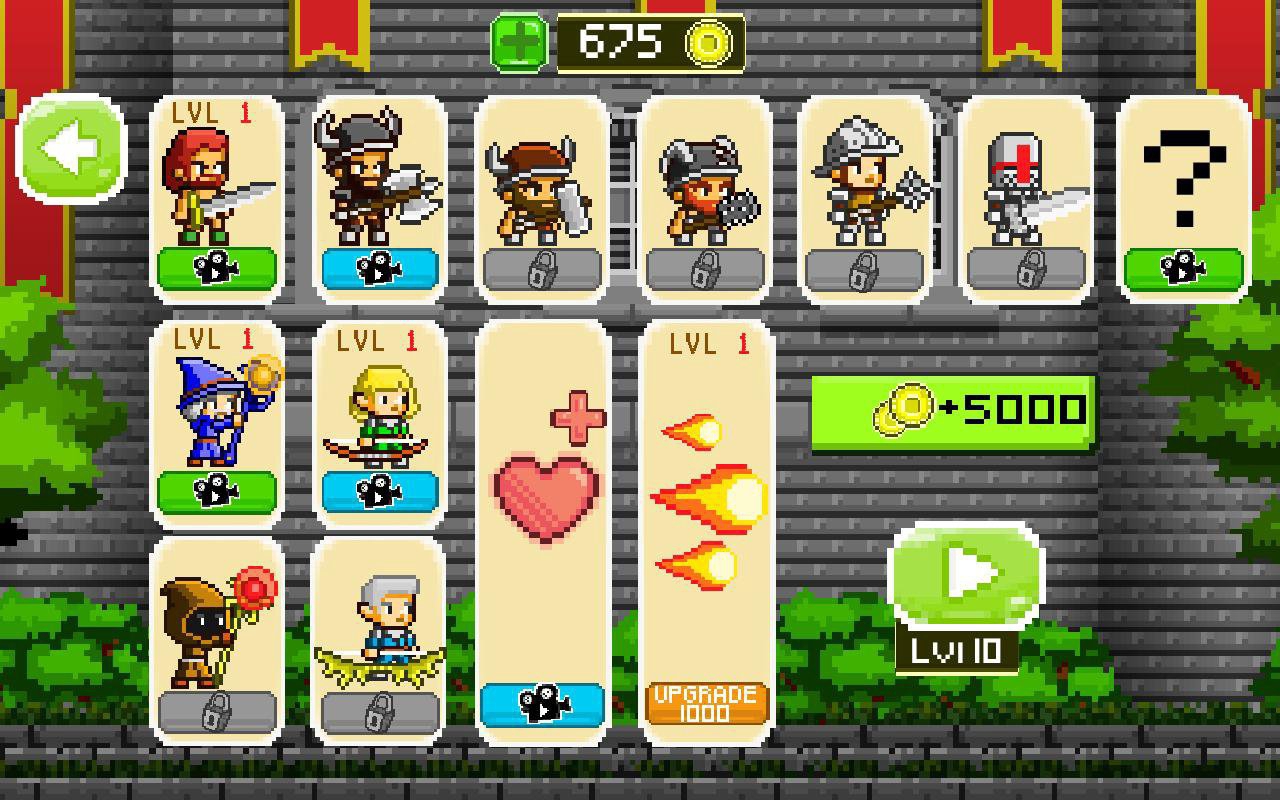
Task: Select the blue wizard character card
Action: click(x=215, y=420)
